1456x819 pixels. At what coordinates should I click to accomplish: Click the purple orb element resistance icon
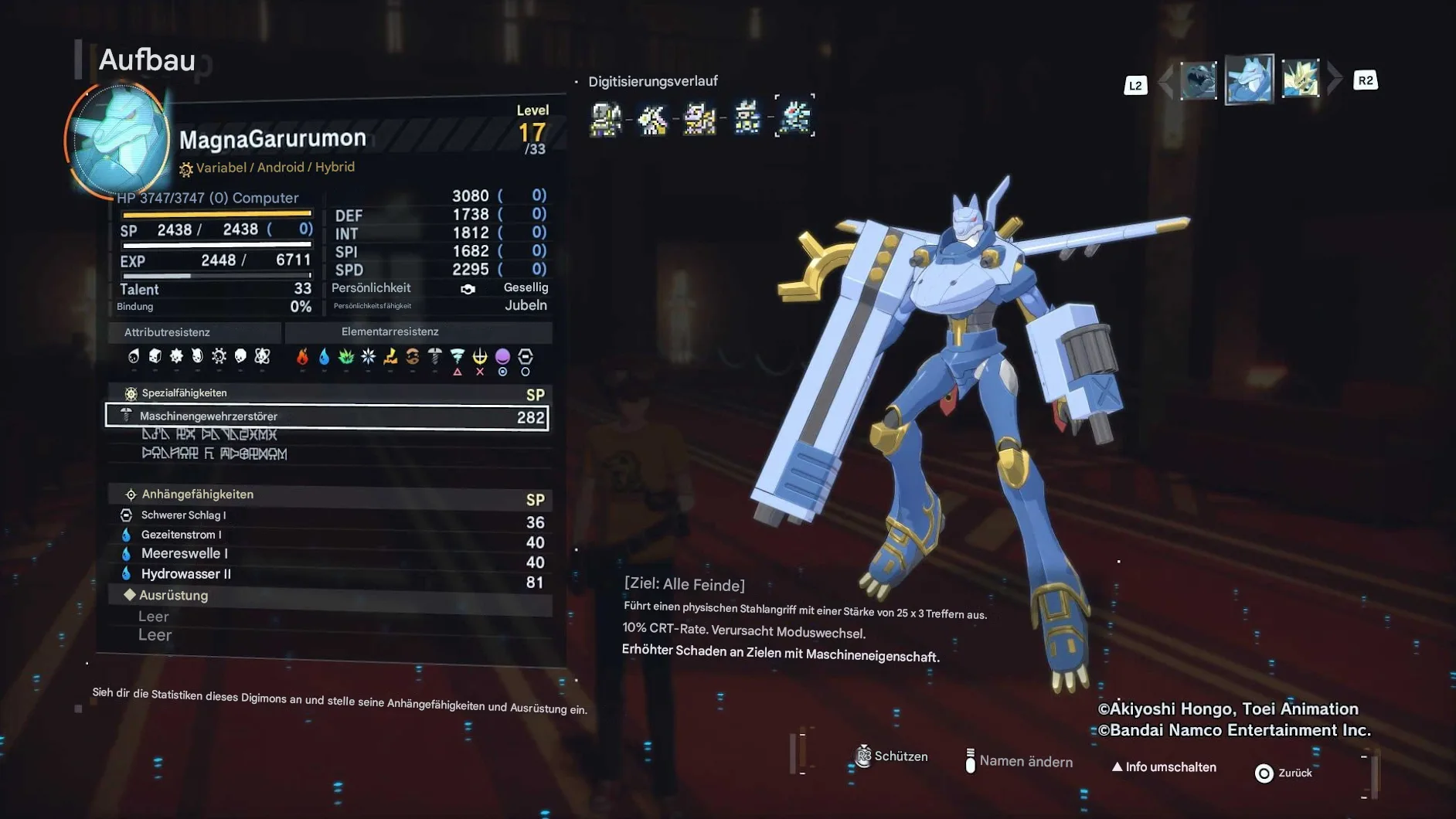502,356
